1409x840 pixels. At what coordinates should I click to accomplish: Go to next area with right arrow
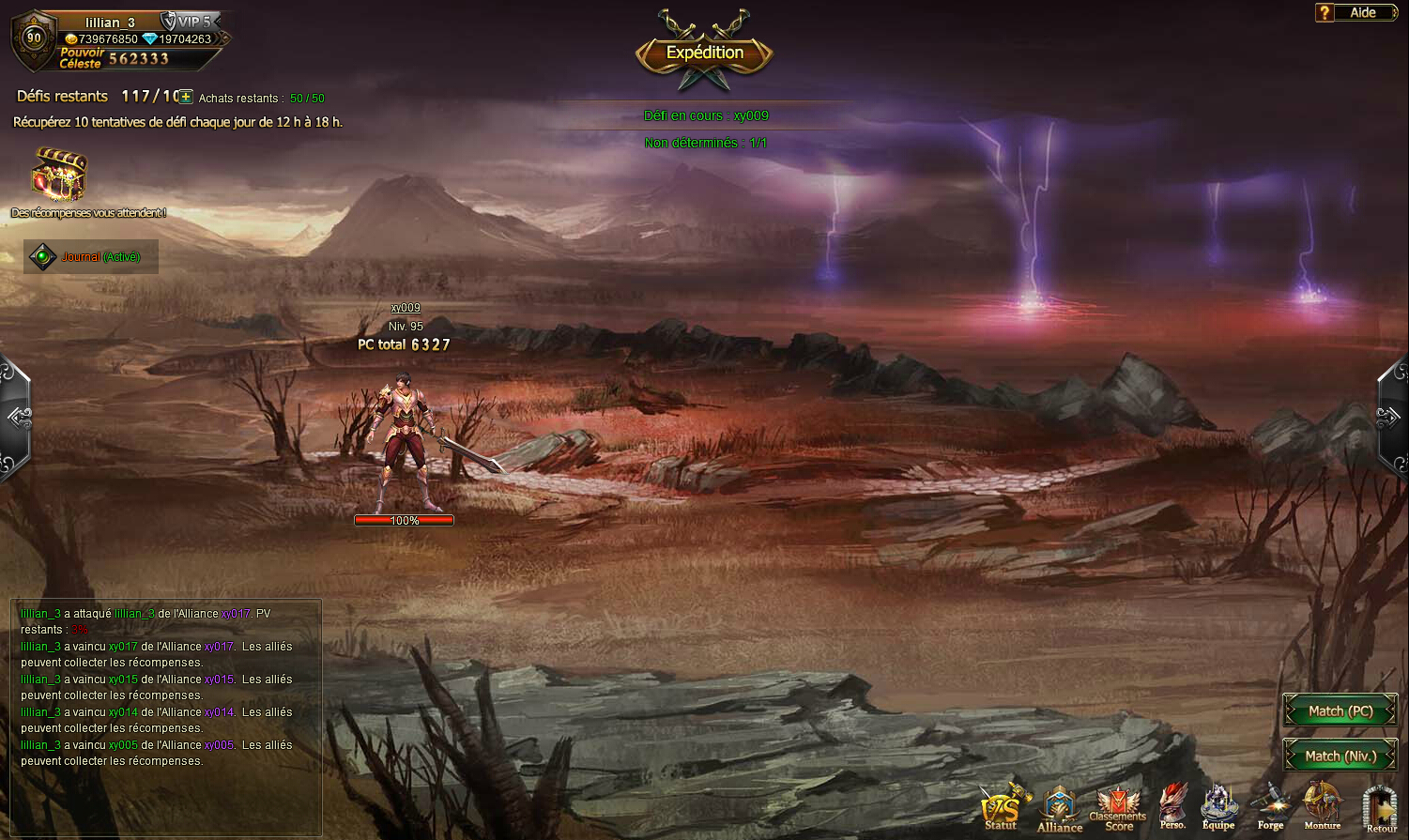(x=1391, y=418)
